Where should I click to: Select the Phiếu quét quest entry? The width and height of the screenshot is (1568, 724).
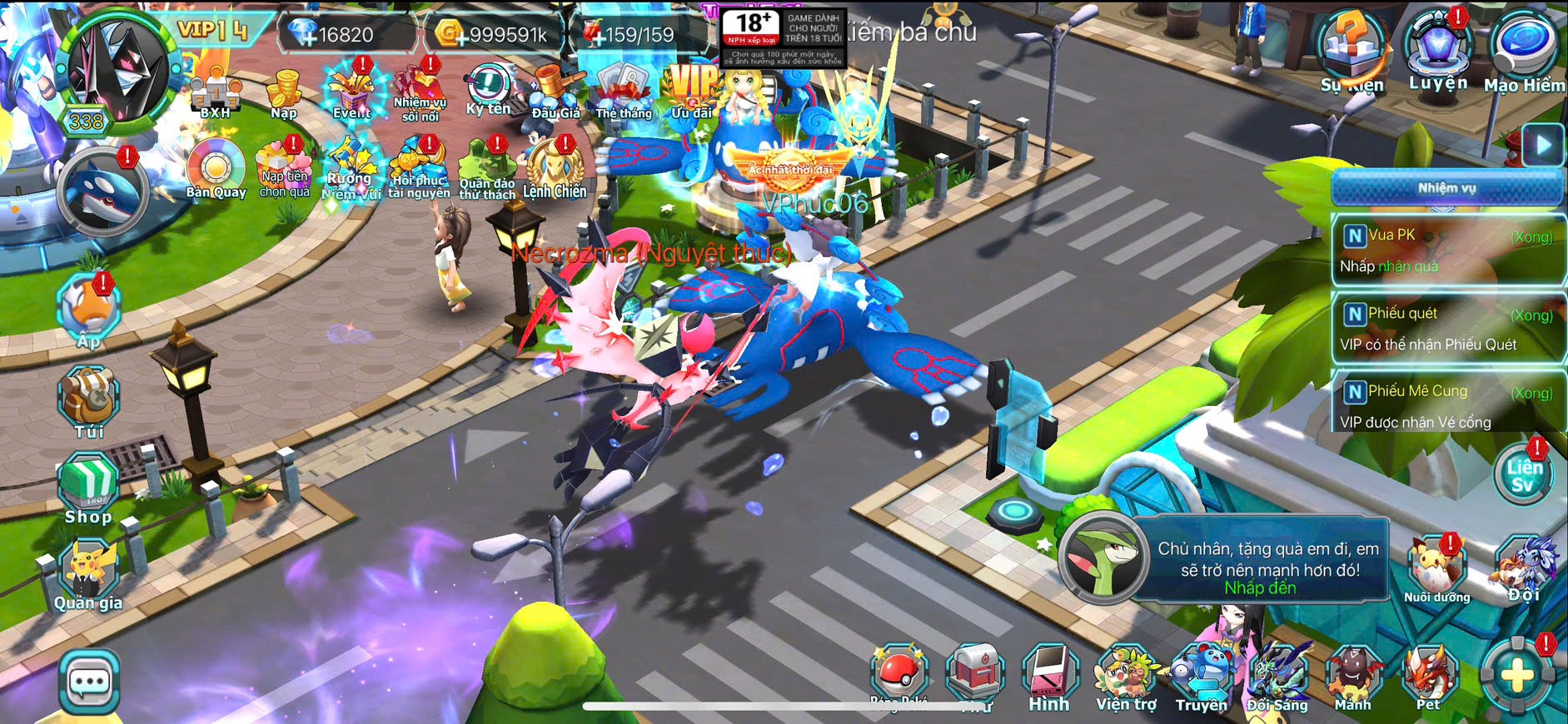1447,329
